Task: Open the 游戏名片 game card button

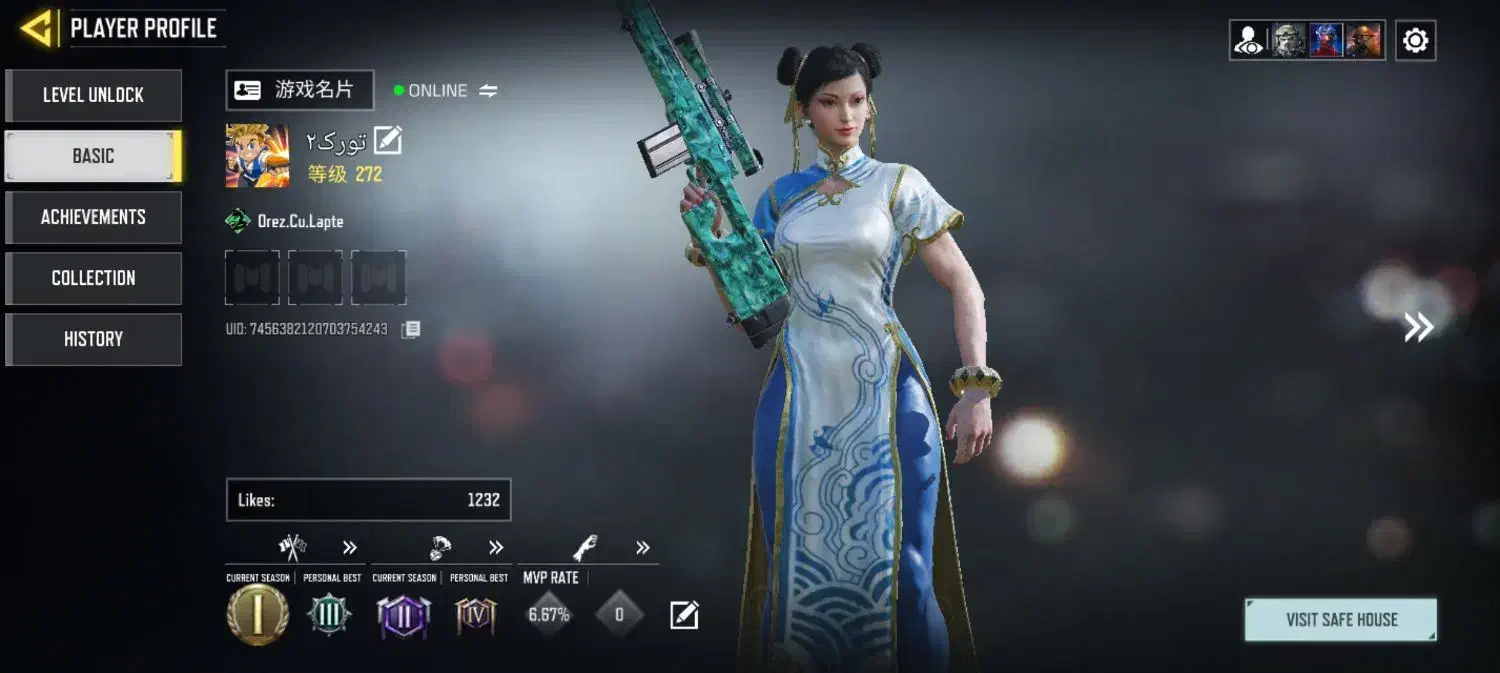Action: 299,90
